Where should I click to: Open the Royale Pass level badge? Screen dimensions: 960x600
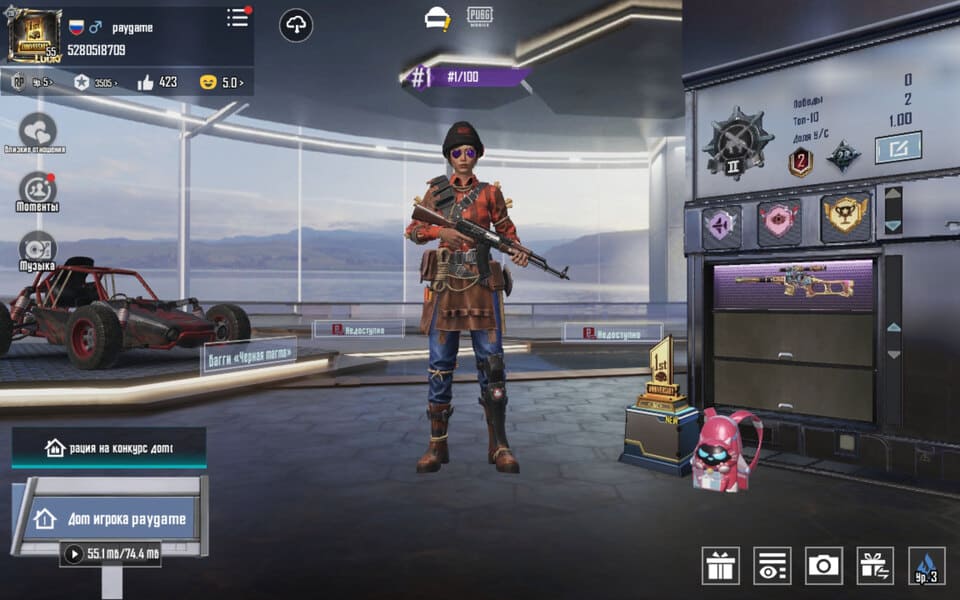pos(31,82)
